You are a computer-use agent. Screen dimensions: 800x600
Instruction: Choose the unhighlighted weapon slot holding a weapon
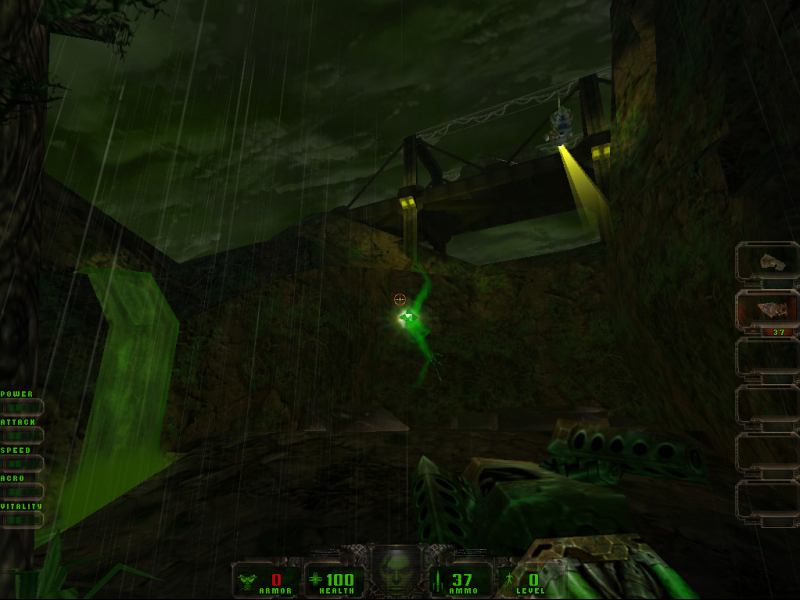pos(767,262)
